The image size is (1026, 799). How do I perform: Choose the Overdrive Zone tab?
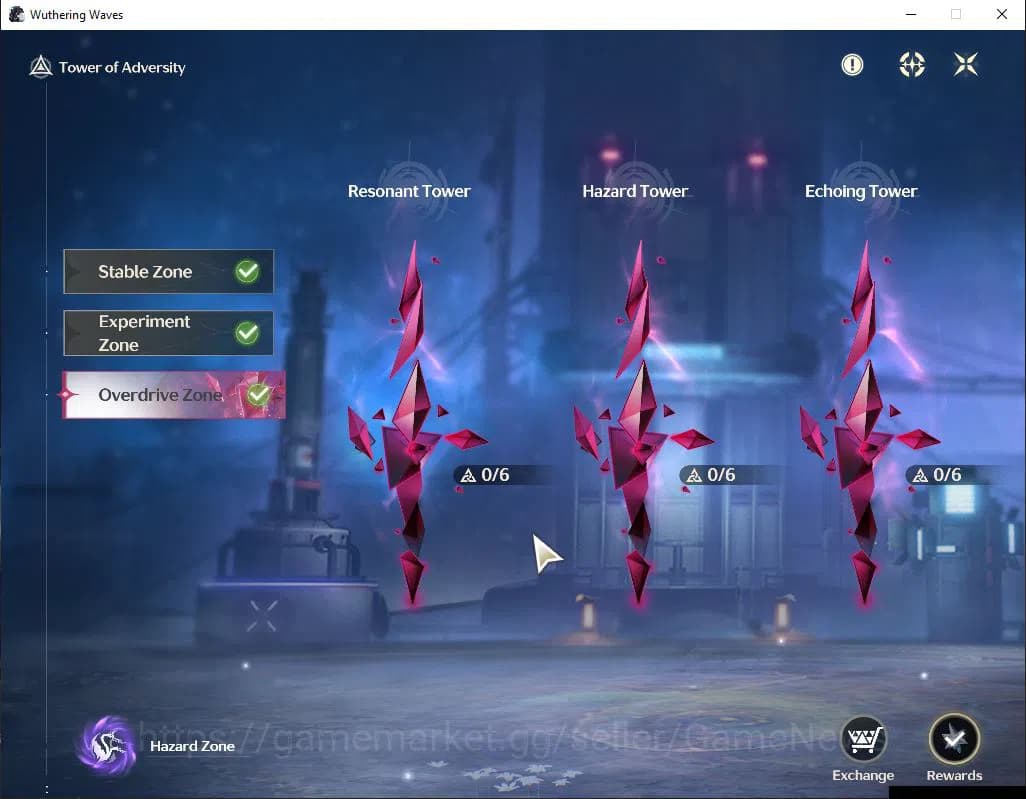click(173, 395)
